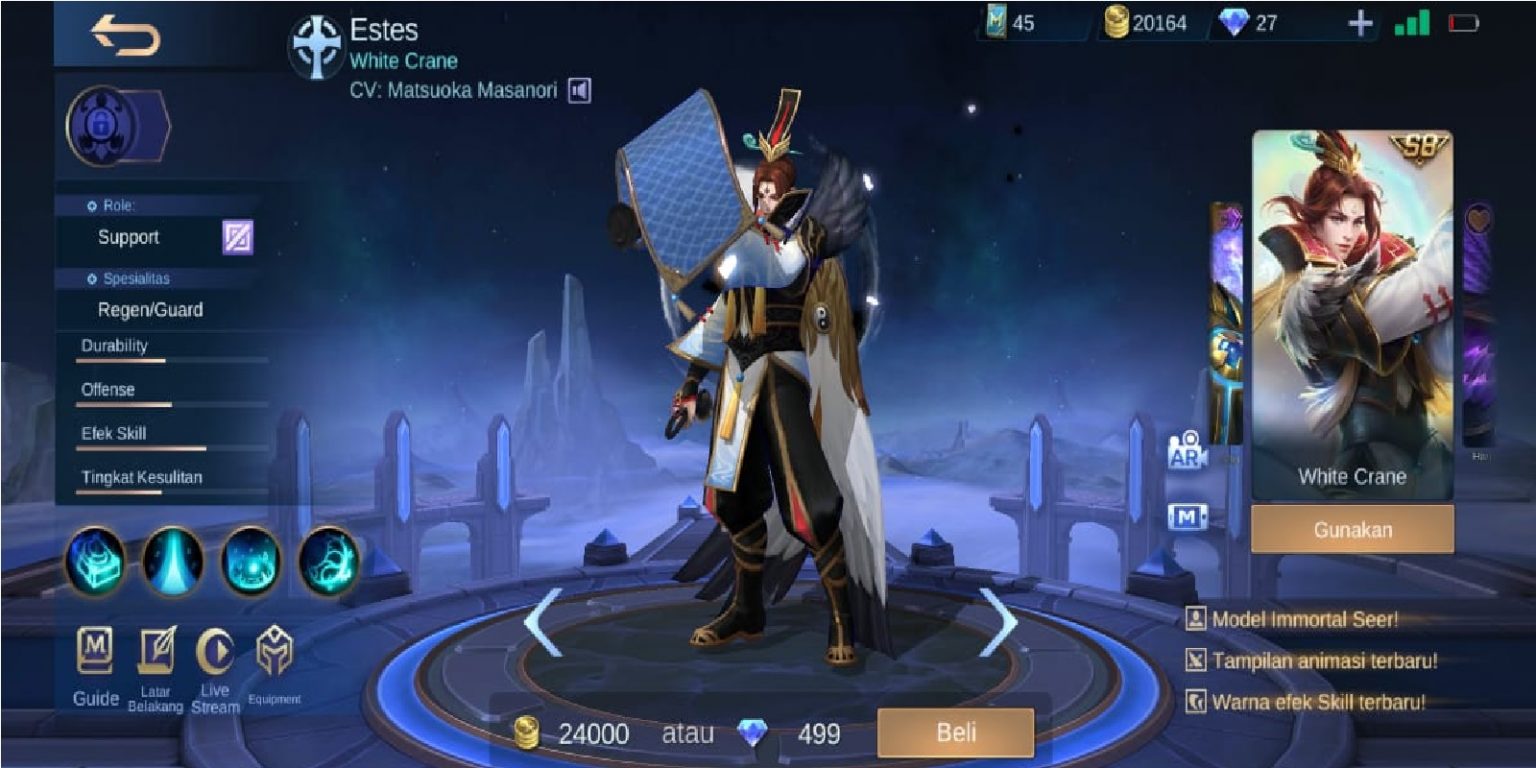Open the Latar Belakang icon
This screenshot has width=1536, height=768.
[157, 650]
